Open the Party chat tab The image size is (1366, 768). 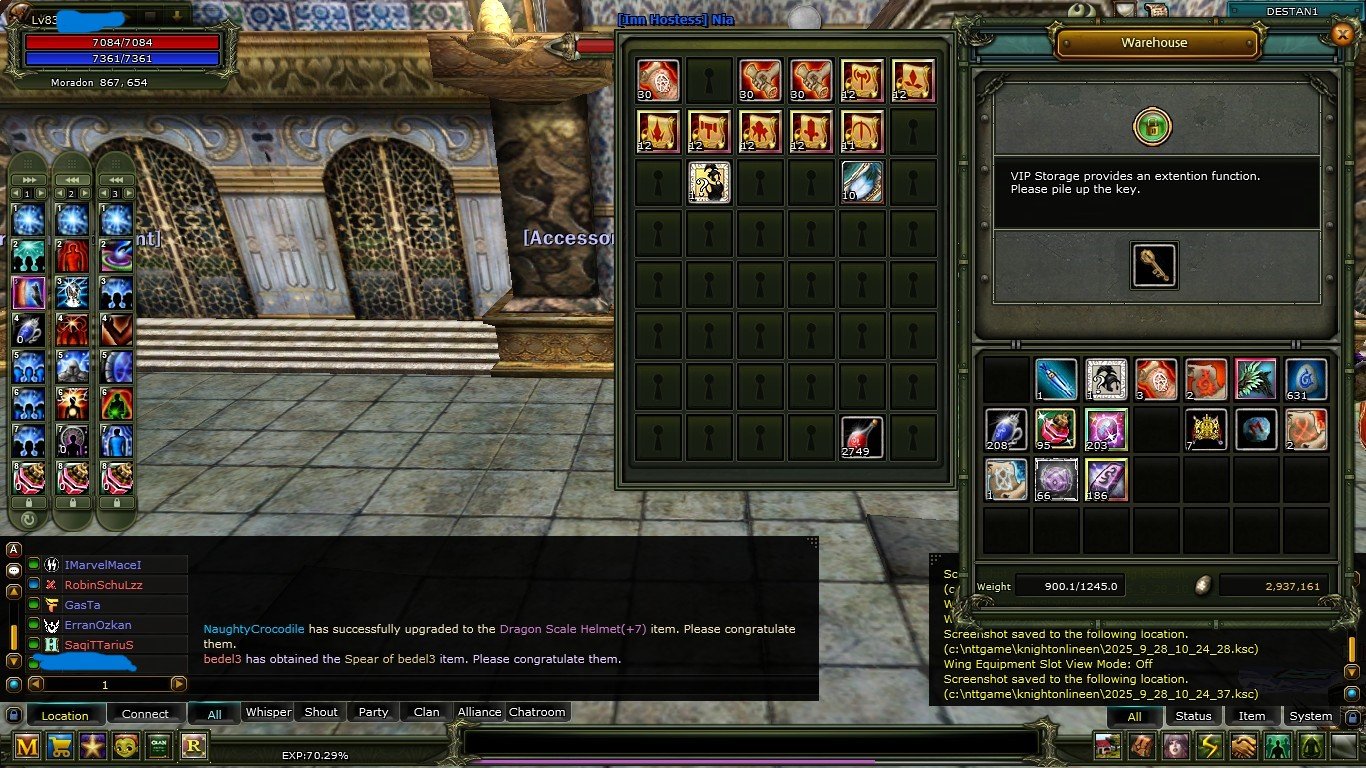click(x=373, y=712)
